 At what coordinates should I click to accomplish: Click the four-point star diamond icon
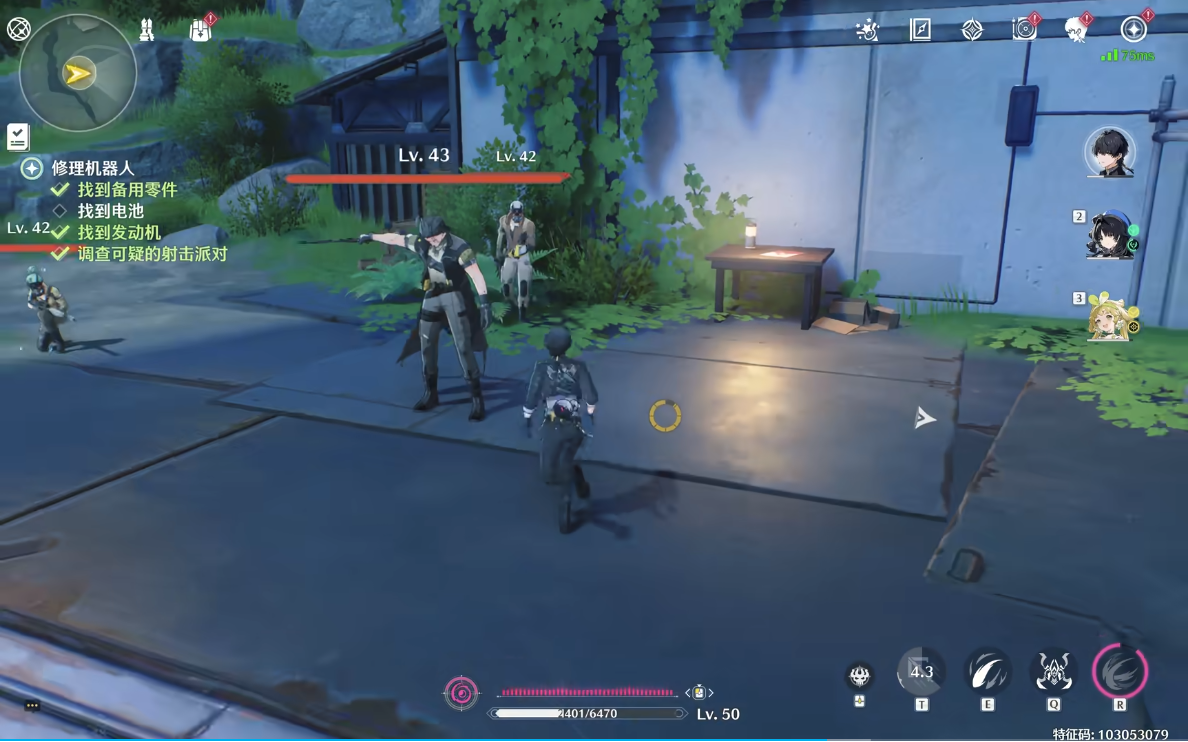coord(972,30)
